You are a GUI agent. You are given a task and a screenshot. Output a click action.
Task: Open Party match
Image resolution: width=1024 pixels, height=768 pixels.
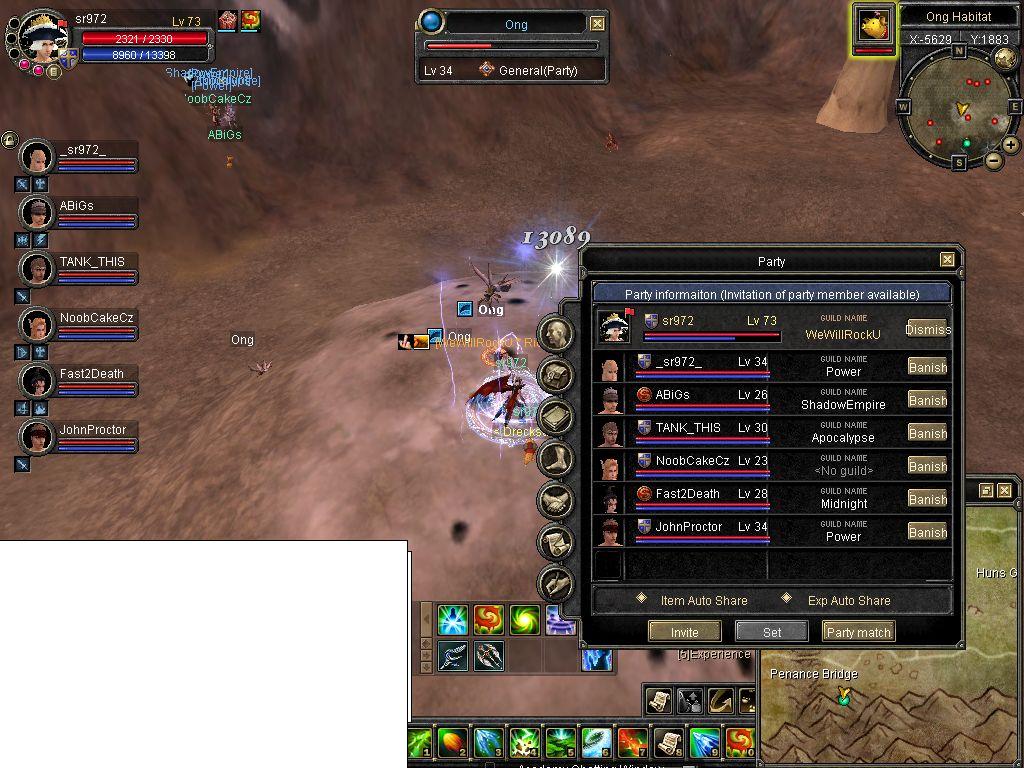pyautogui.click(x=859, y=632)
